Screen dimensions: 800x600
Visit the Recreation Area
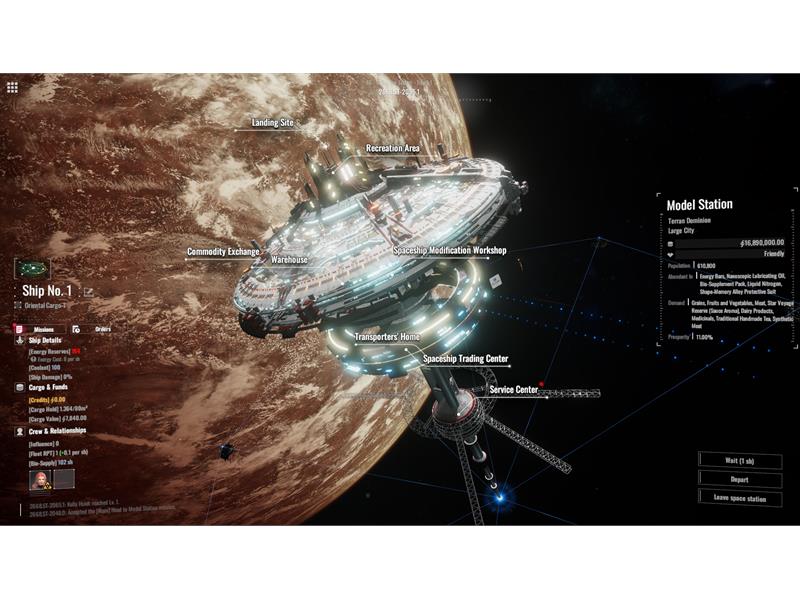click(x=392, y=148)
